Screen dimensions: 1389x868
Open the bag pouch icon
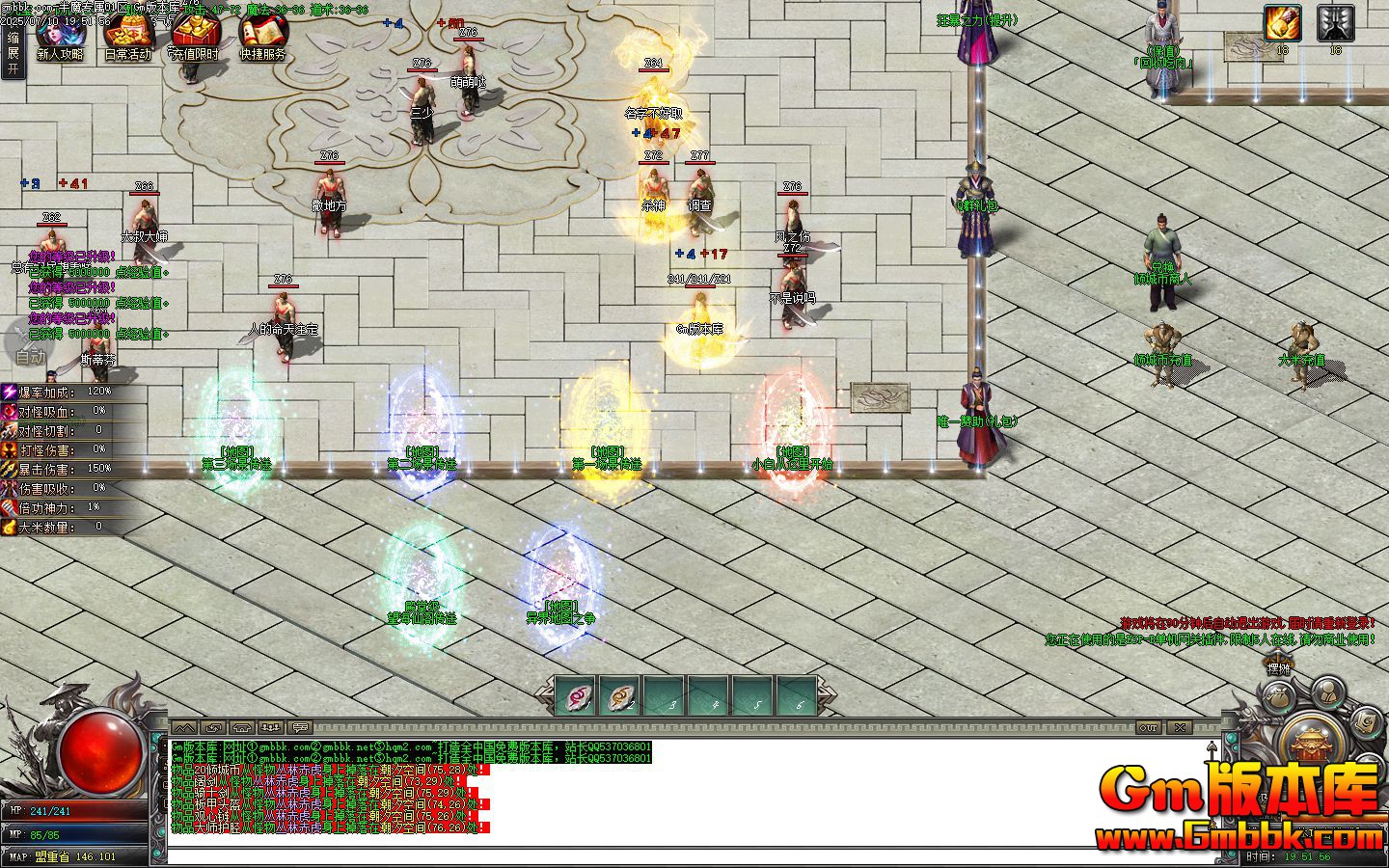pos(1279,695)
